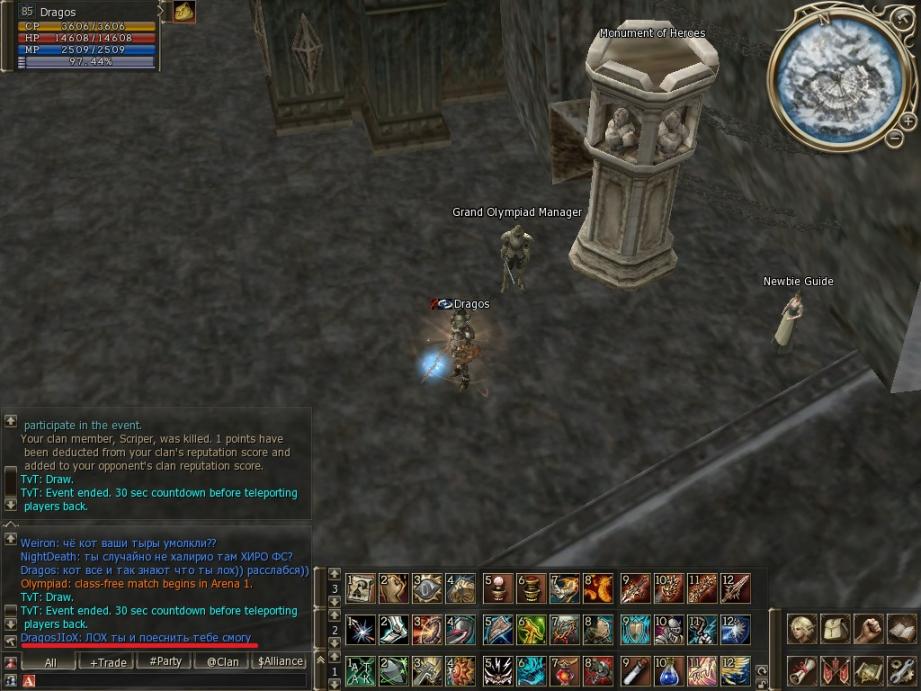Image resolution: width=921 pixels, height=691 pixels.
Task: Open the inventory backpack icon
Action: [834, 629]
